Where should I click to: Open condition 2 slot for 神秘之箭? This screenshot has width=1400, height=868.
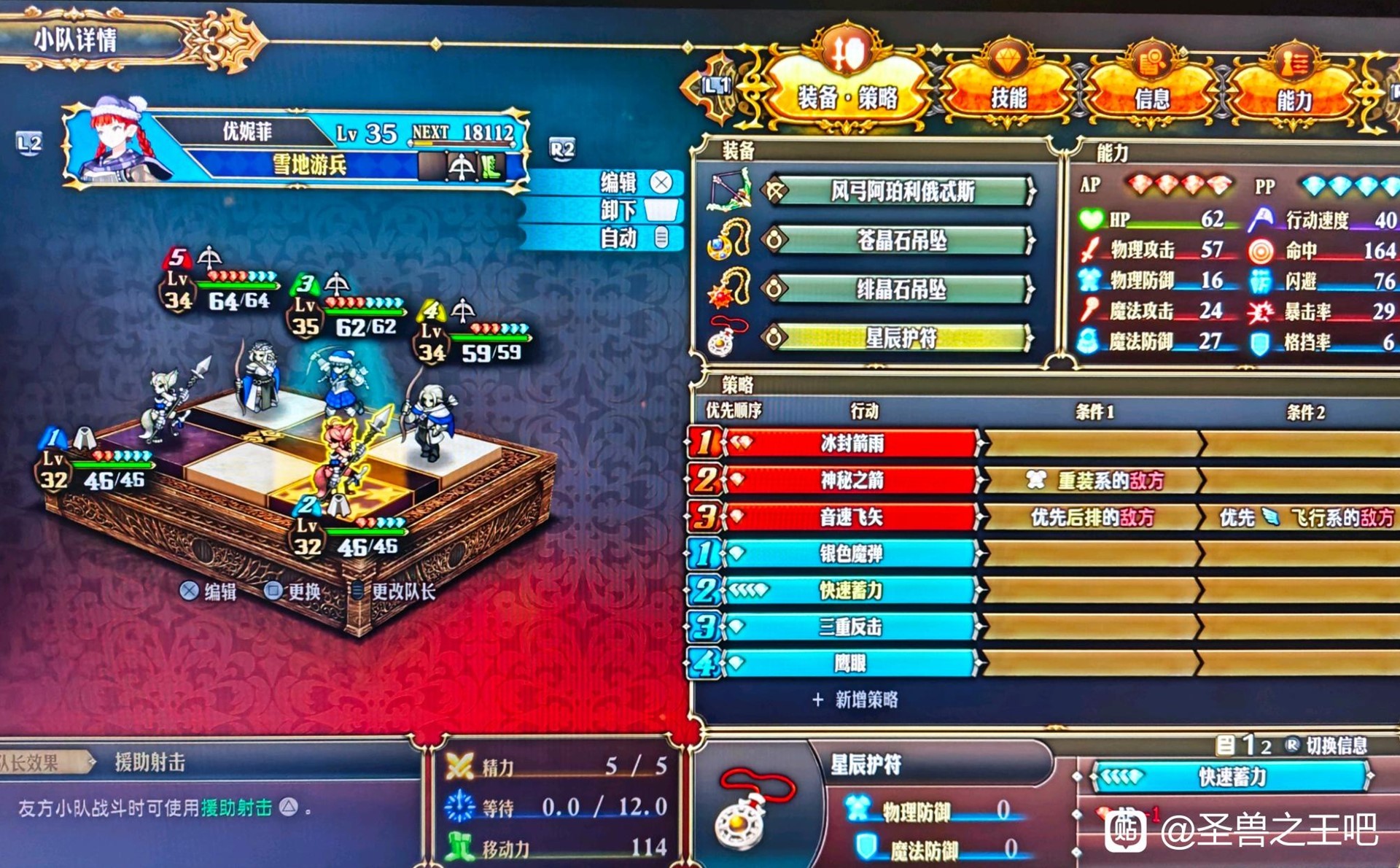[1305, 481]
